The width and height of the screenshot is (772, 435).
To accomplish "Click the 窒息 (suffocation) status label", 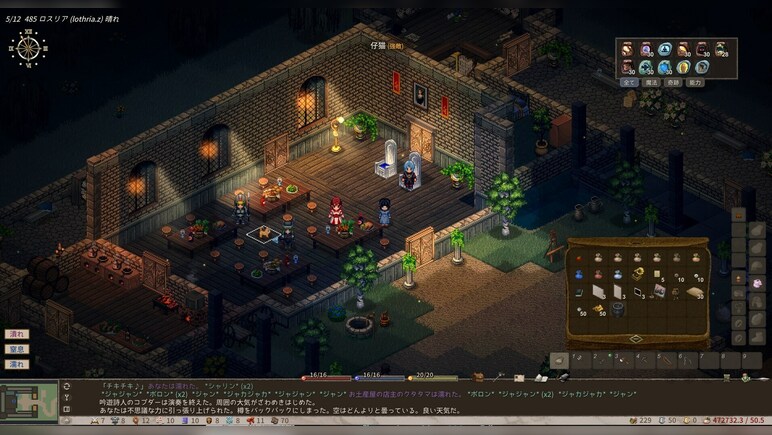I will click(17, 349).
